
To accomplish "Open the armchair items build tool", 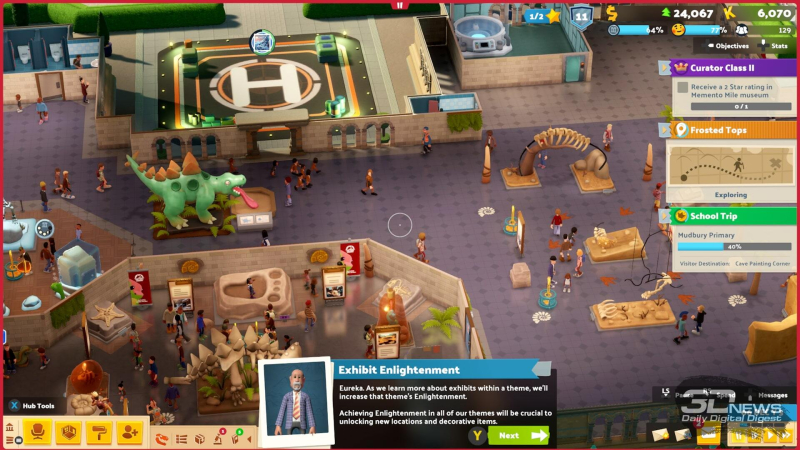I will (x=38, y=432).
